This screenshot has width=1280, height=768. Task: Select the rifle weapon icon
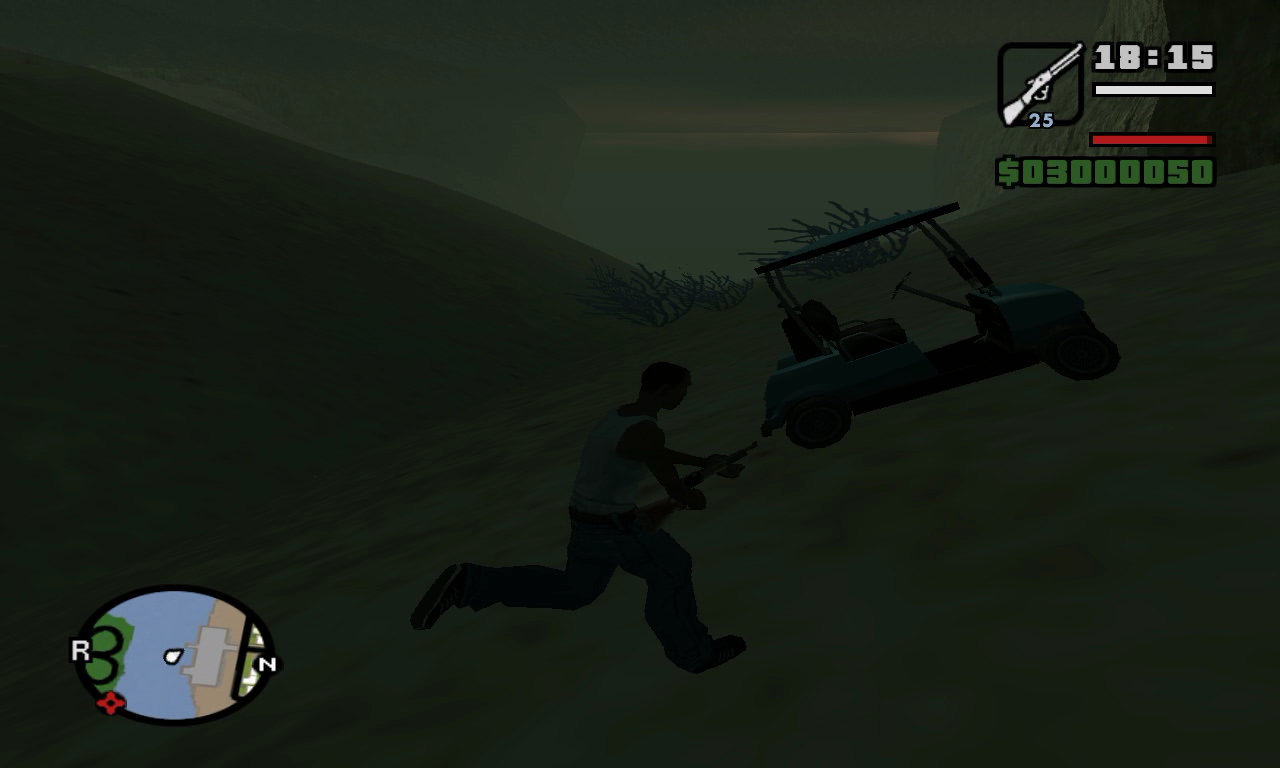[x=1040, y=82]
